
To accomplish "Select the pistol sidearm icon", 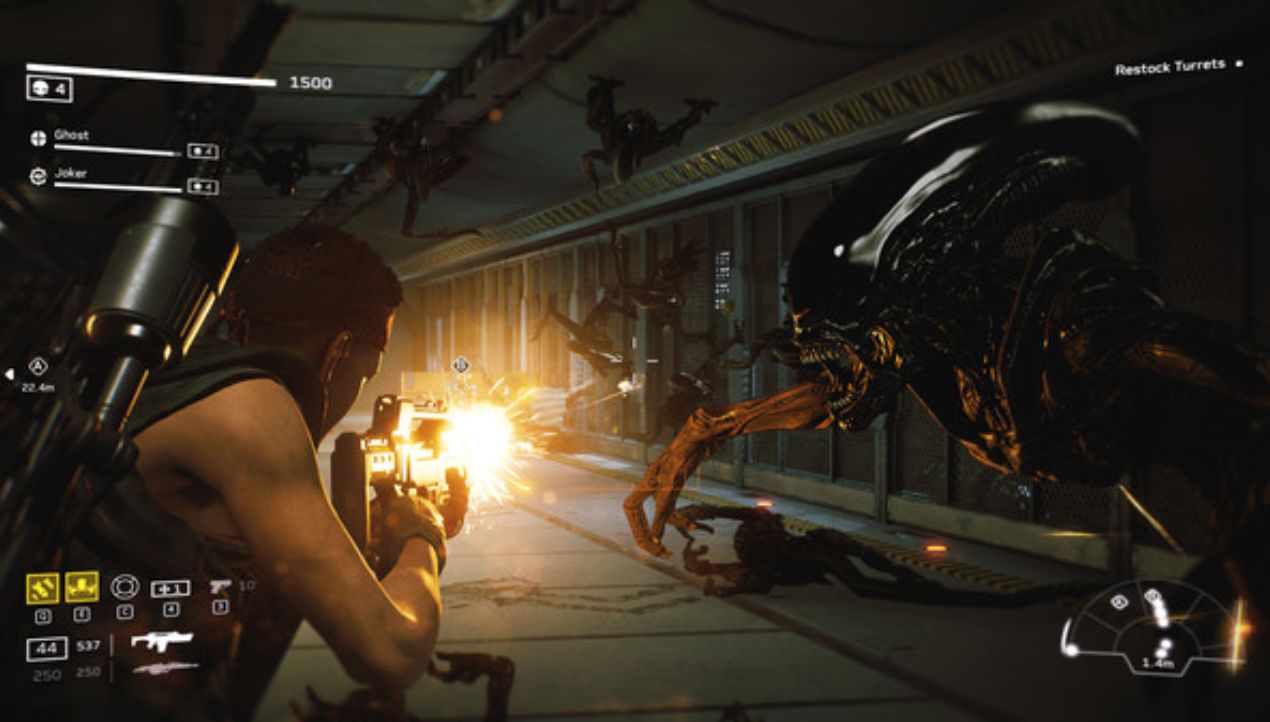I will (x=220, y=587).
